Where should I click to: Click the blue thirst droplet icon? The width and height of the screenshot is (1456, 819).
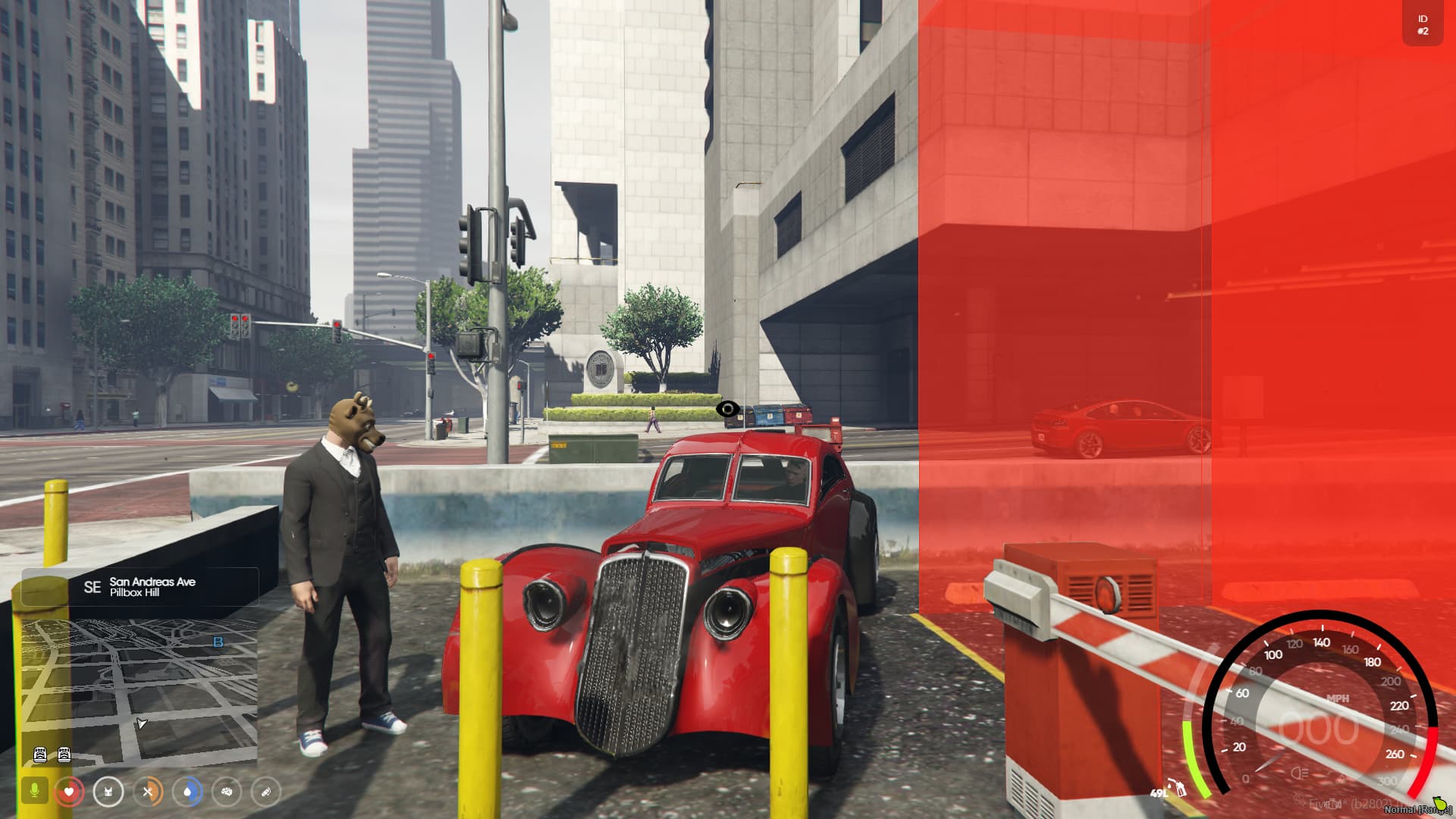(190, 792)
